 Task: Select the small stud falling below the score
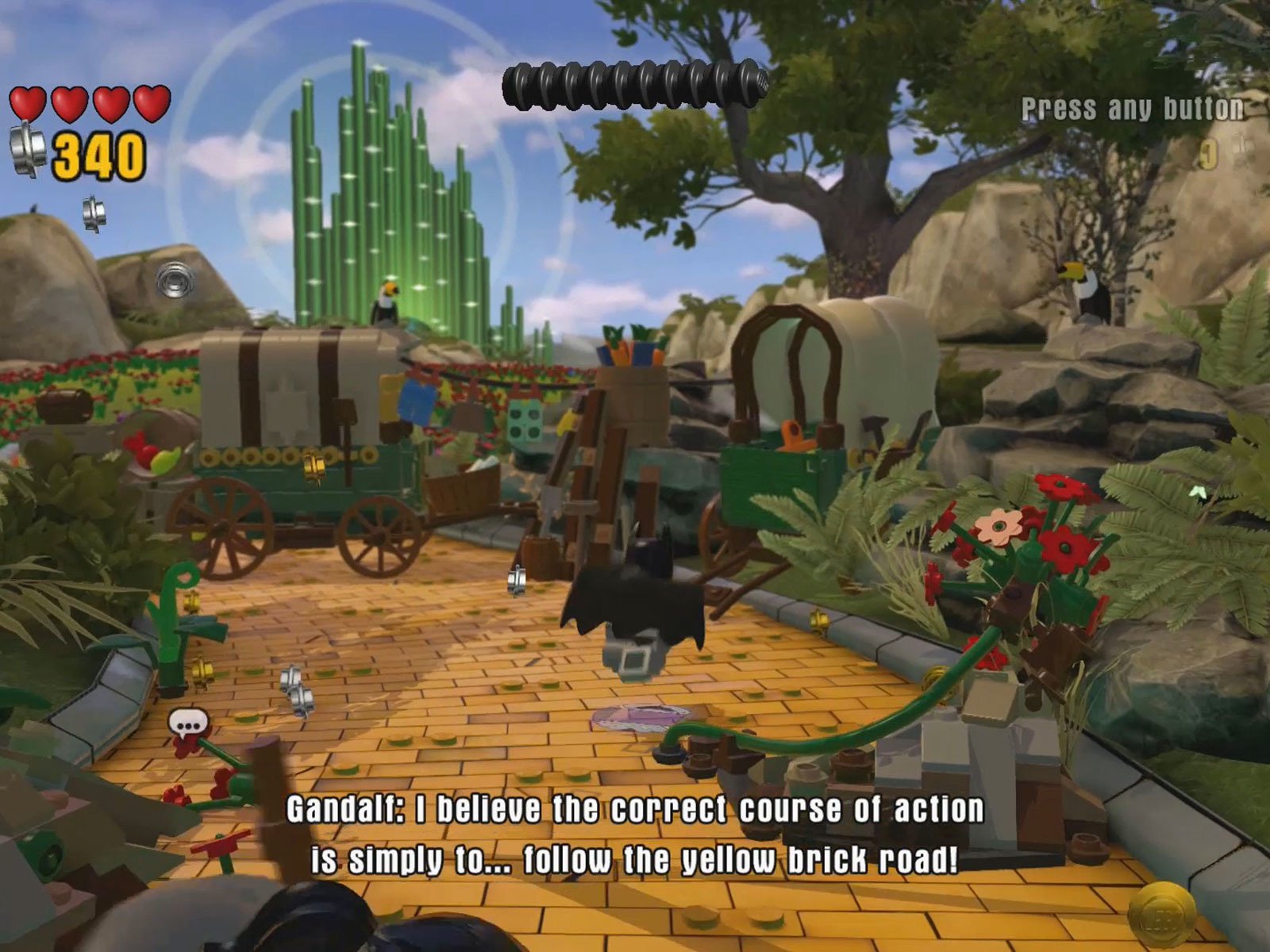click(95, 213)
